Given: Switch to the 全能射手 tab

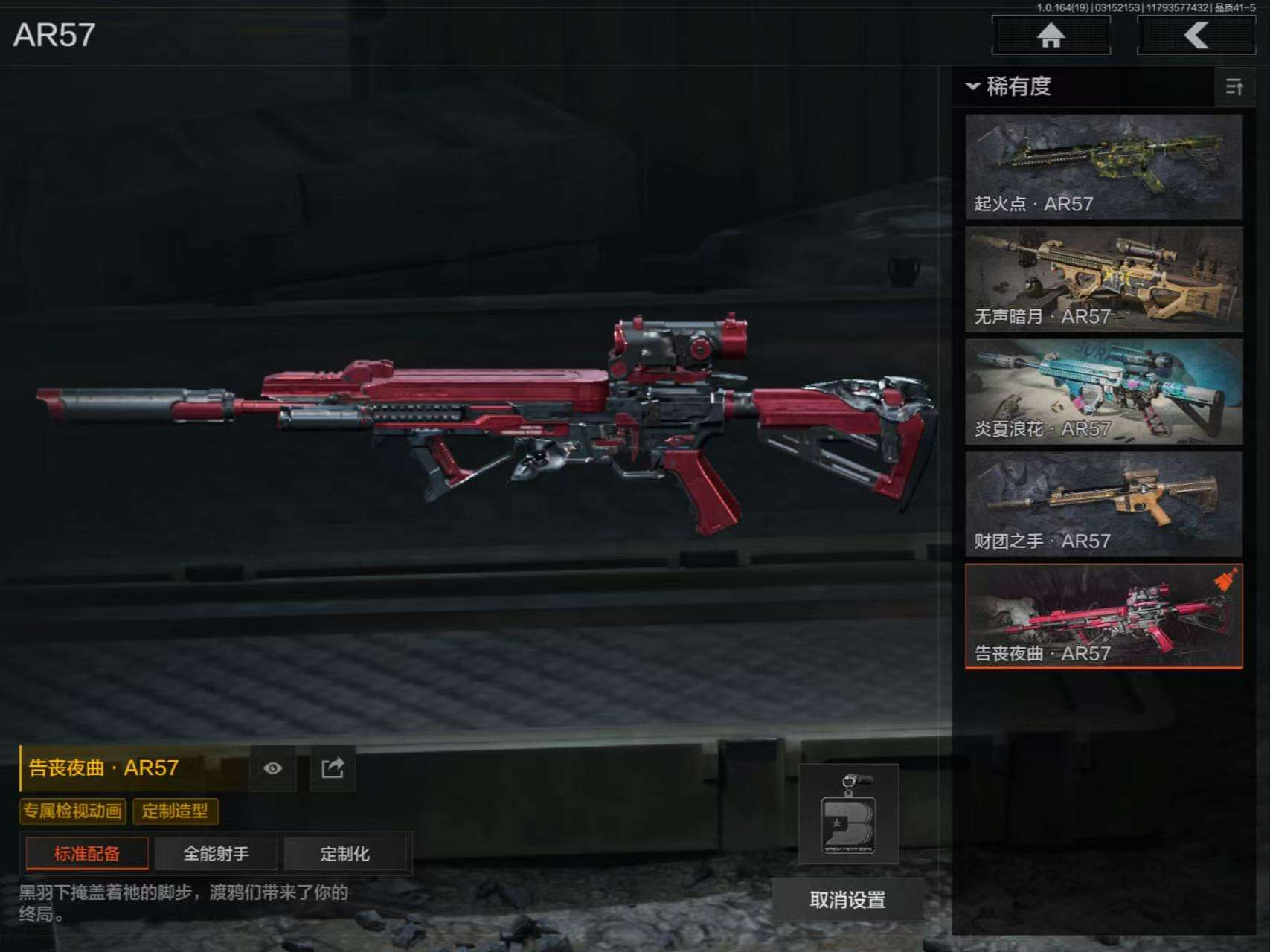Looking at the screenshot, I should [216, 854].
